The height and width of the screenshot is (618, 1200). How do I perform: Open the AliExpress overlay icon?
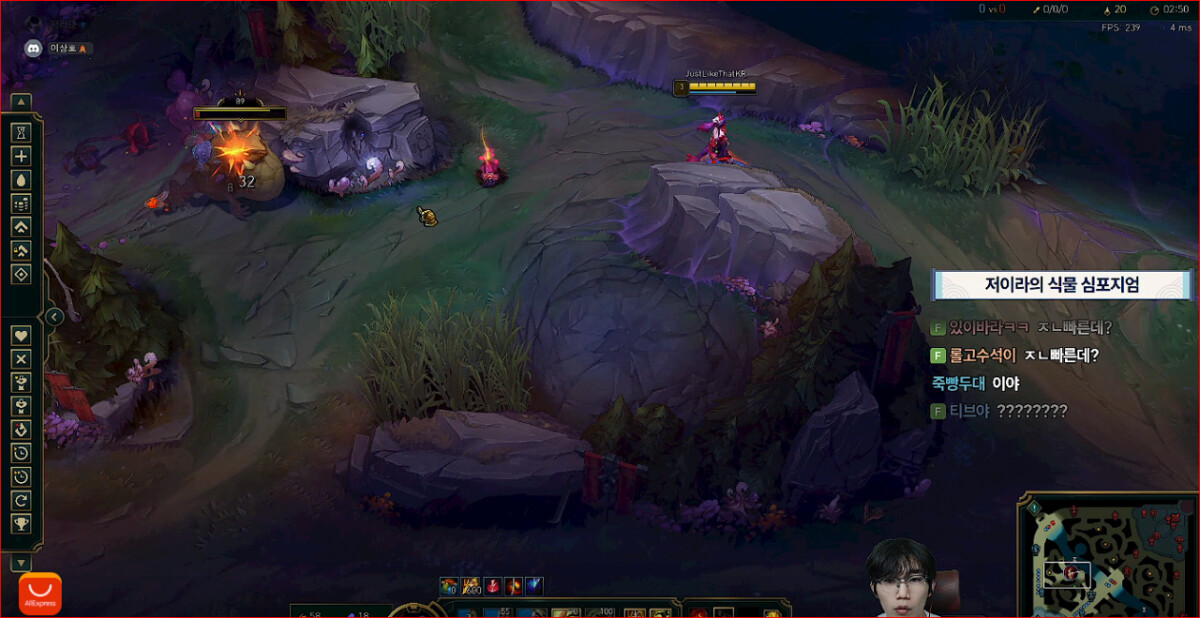tap(40, 593)
